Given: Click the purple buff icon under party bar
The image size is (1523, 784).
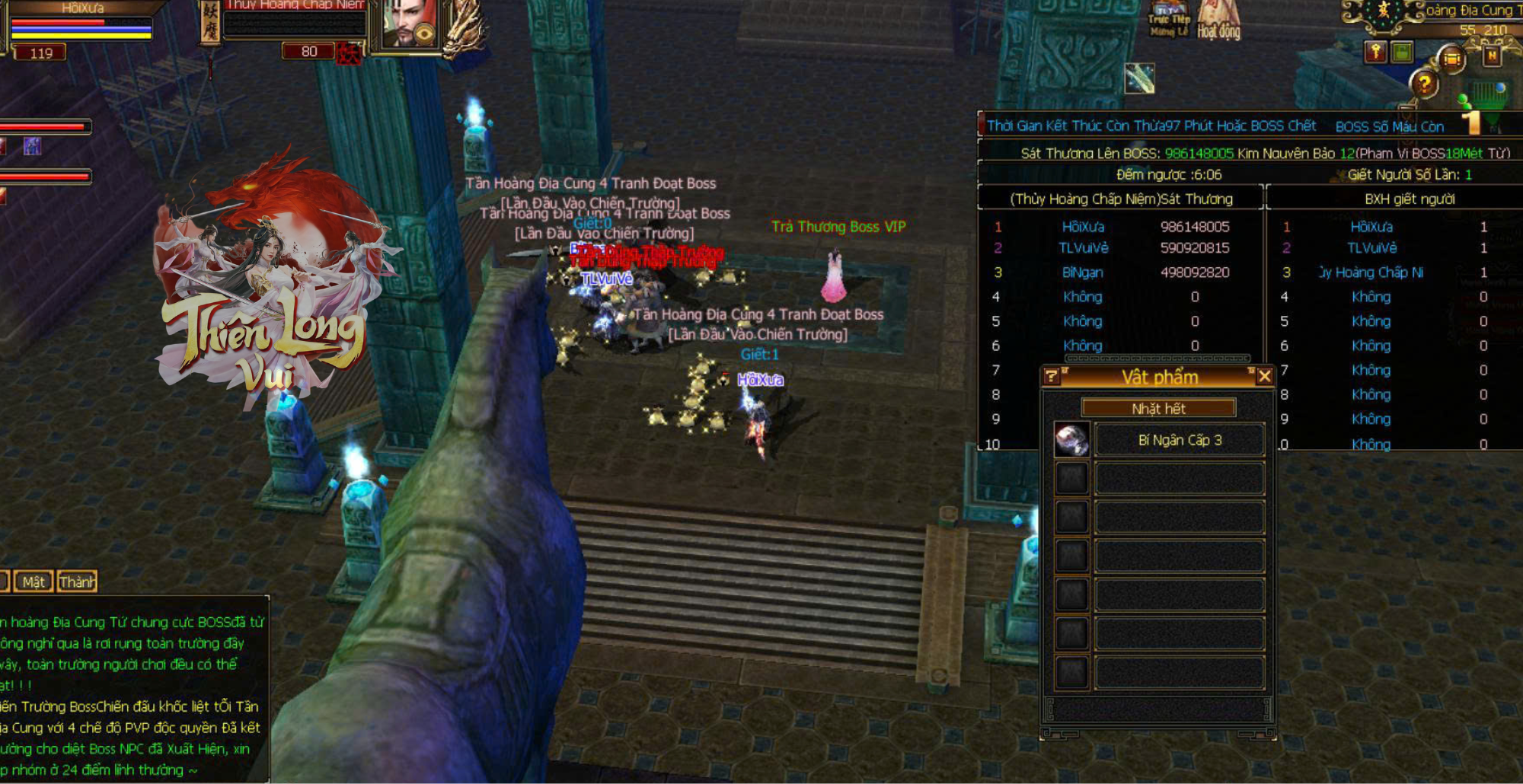Looking at the screenshot, I should [x=32, y=146].
